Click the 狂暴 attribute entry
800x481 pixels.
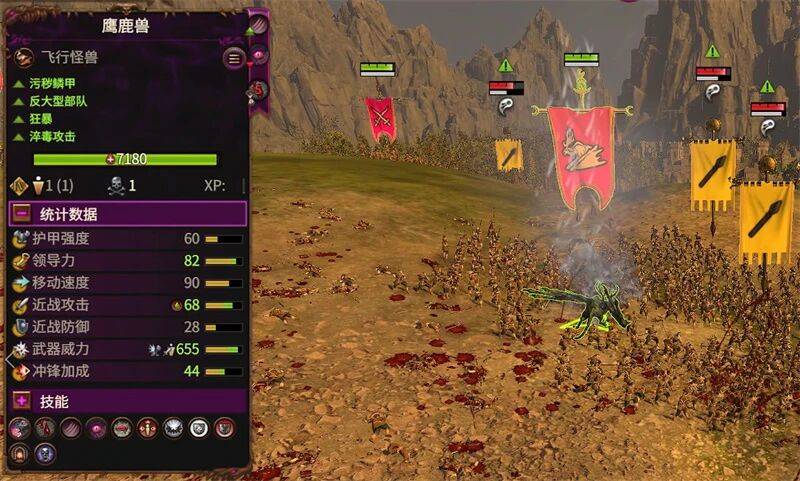39,119
